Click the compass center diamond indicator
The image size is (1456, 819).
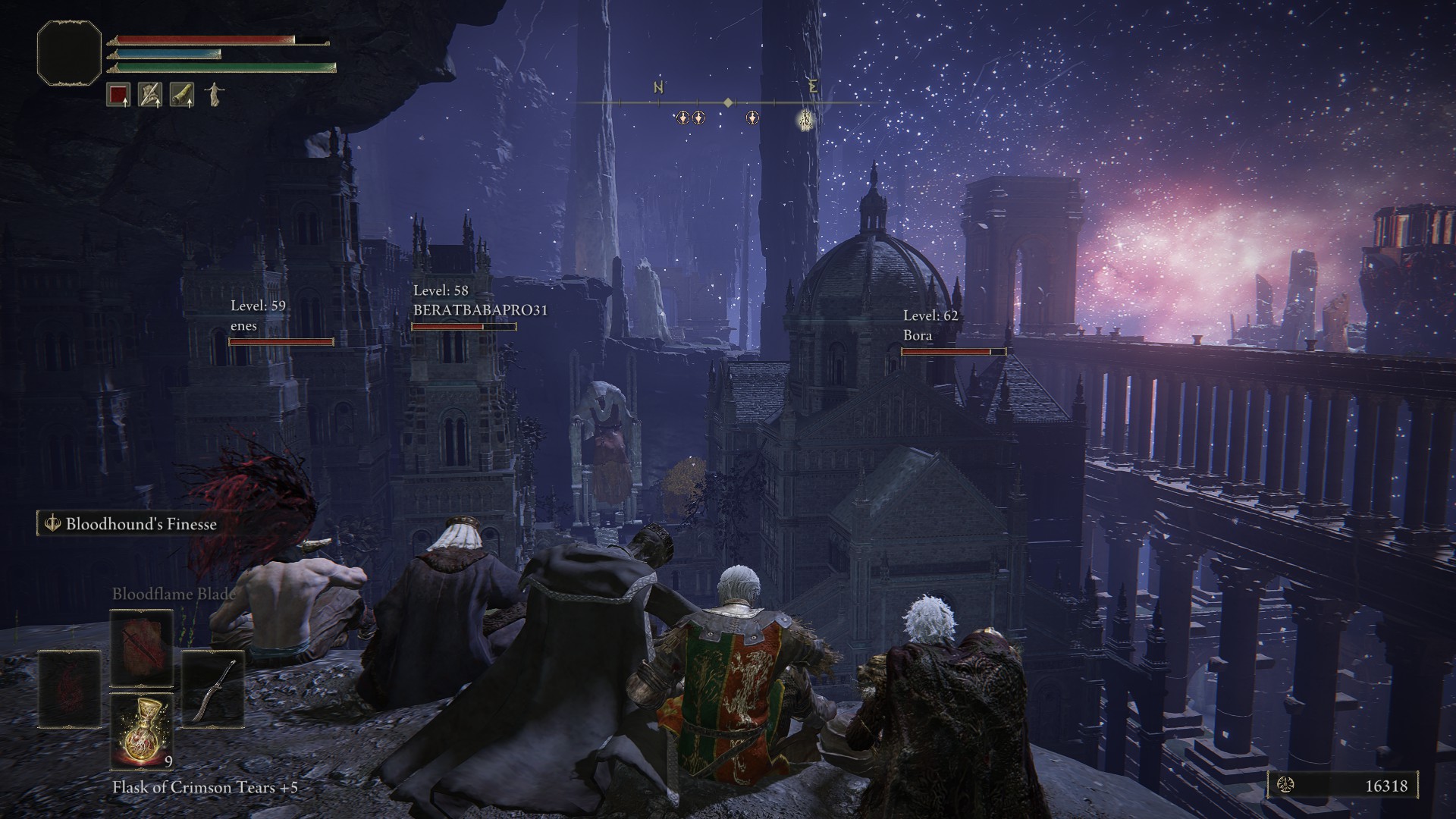click(x=728, y=102)
